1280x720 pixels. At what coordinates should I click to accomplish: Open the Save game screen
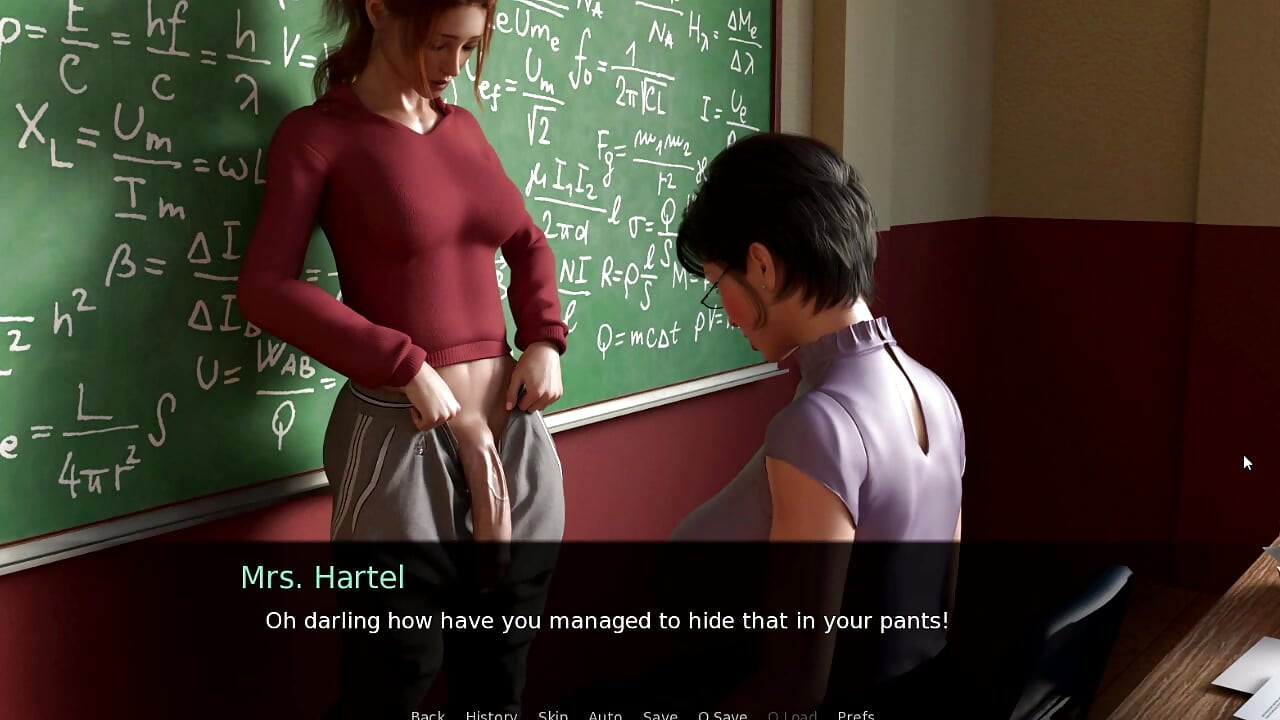click(660, 715)
